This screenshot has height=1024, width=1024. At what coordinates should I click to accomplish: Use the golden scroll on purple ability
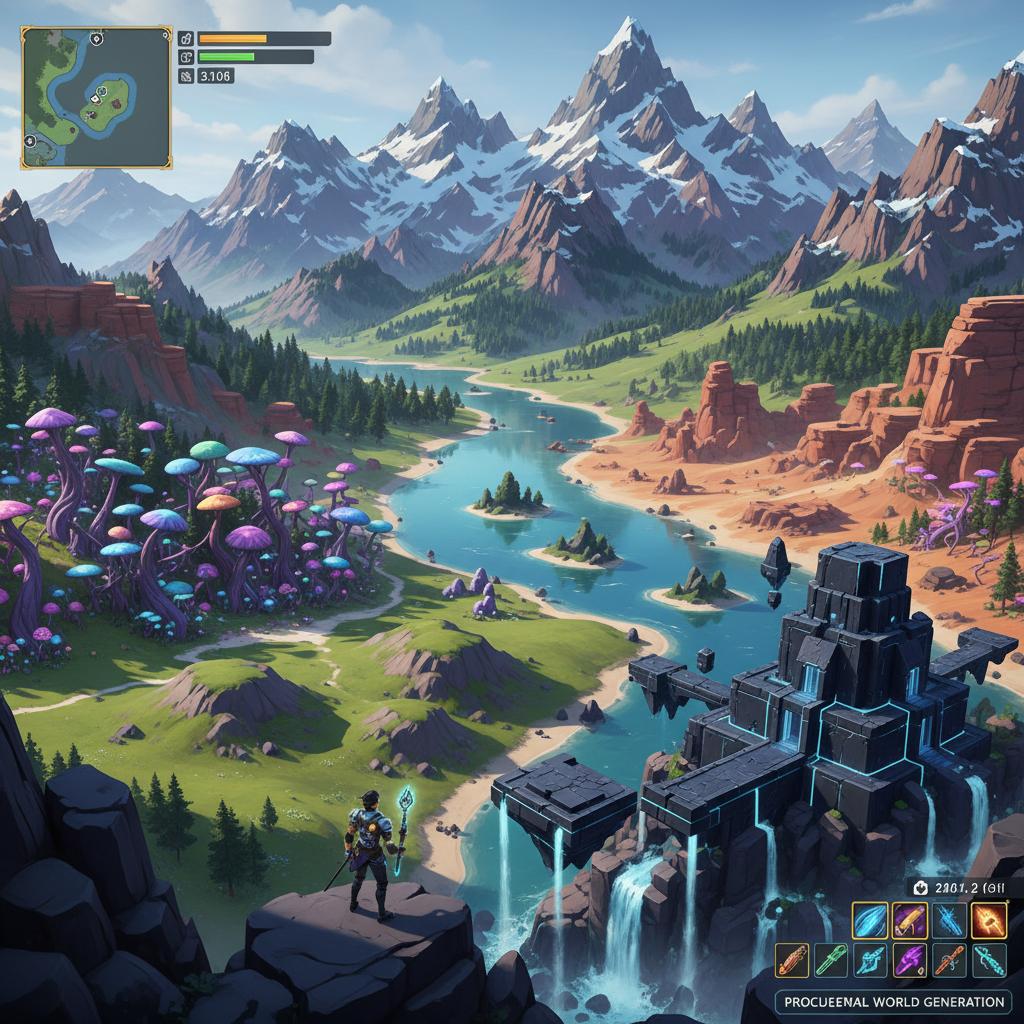(x=909, y=920)
